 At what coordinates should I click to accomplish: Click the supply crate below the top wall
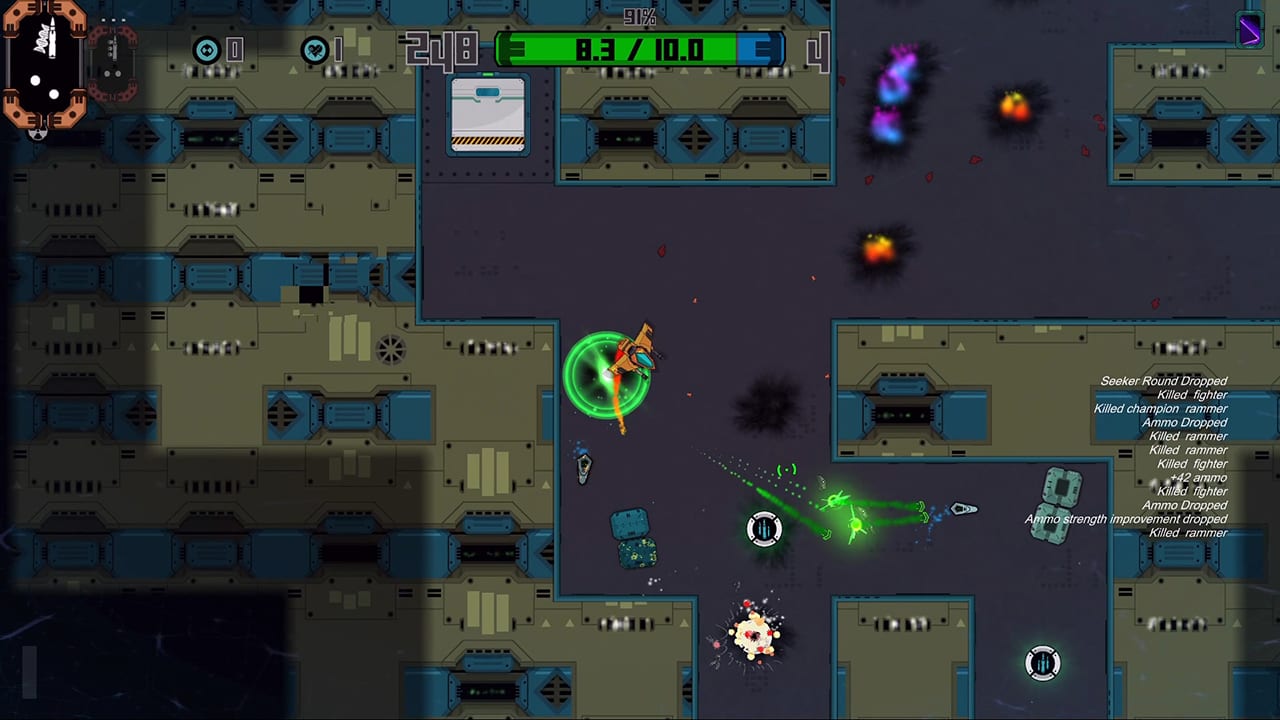[487, 115]
